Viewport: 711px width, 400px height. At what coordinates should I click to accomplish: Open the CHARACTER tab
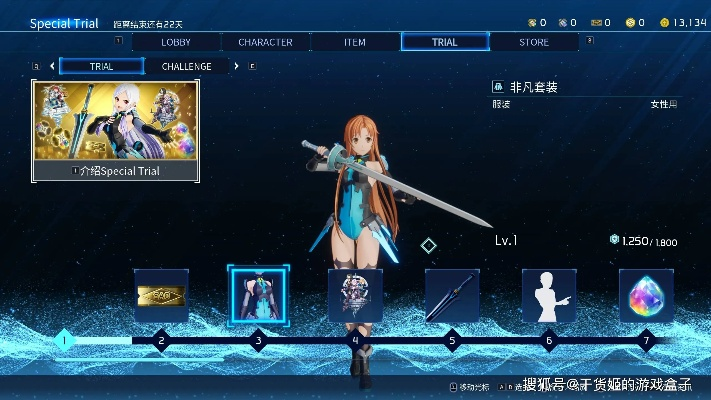pos(265,42)
